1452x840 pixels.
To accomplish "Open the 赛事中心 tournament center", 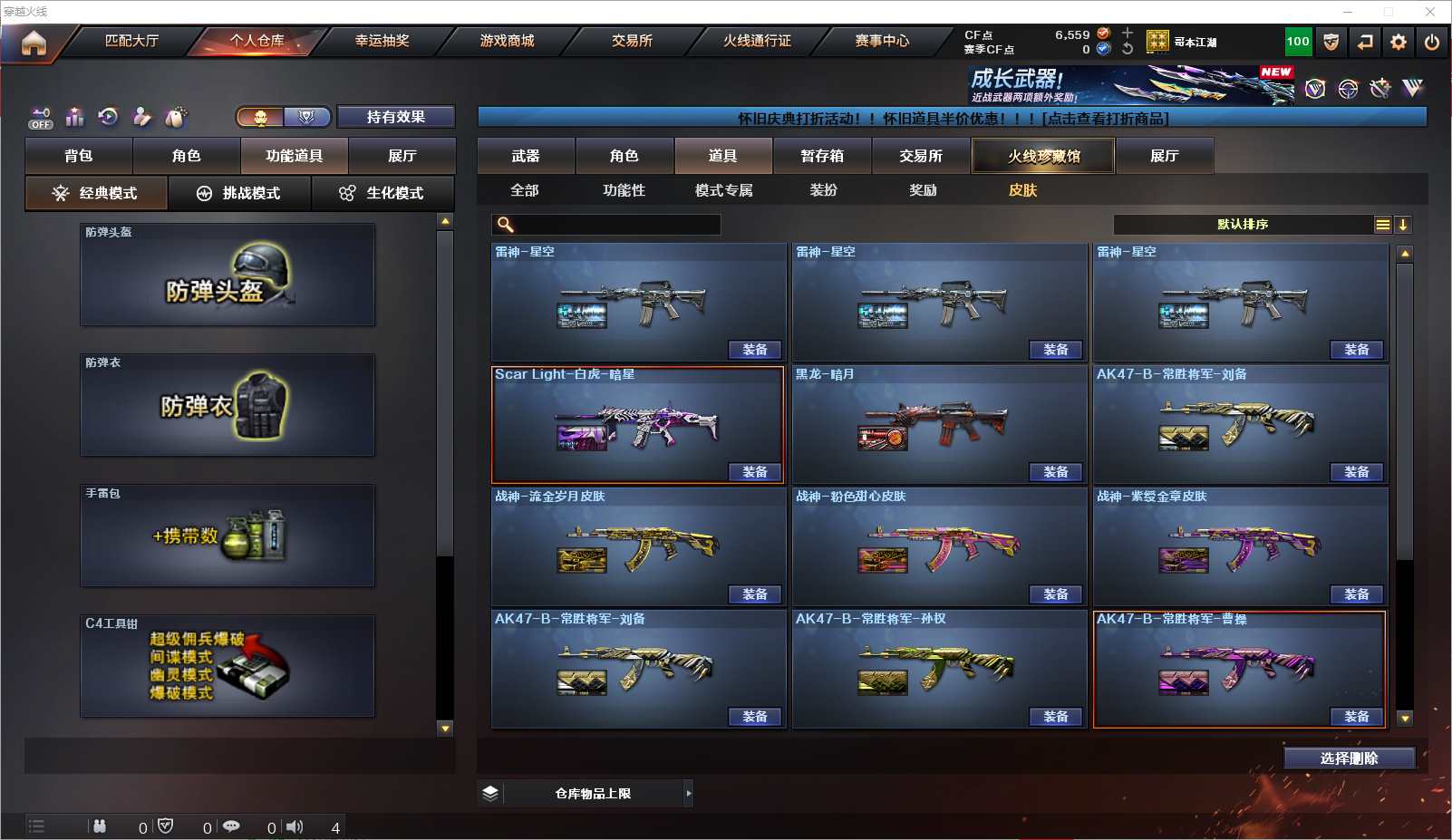I will click(882, 41).
